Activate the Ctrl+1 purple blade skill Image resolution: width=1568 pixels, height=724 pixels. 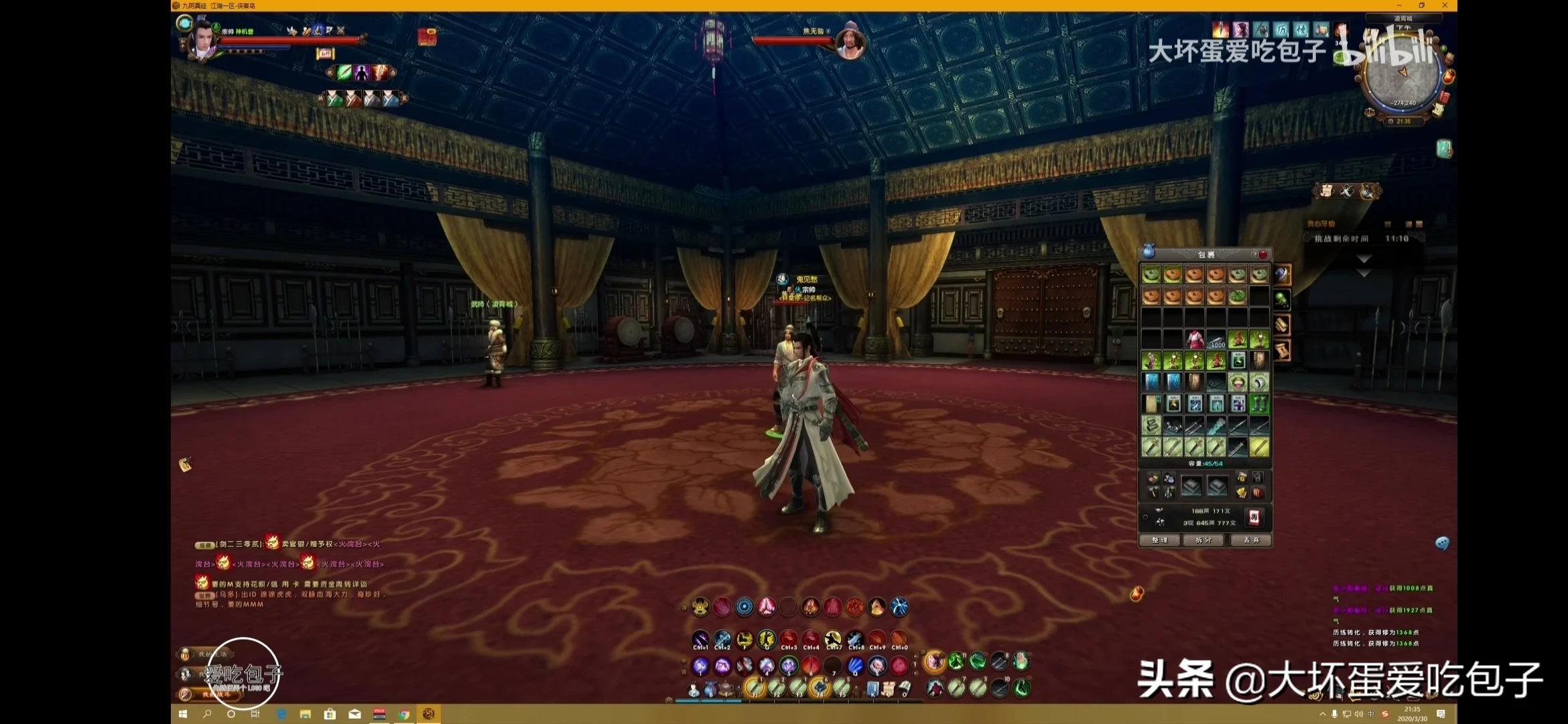pos(700,640)
